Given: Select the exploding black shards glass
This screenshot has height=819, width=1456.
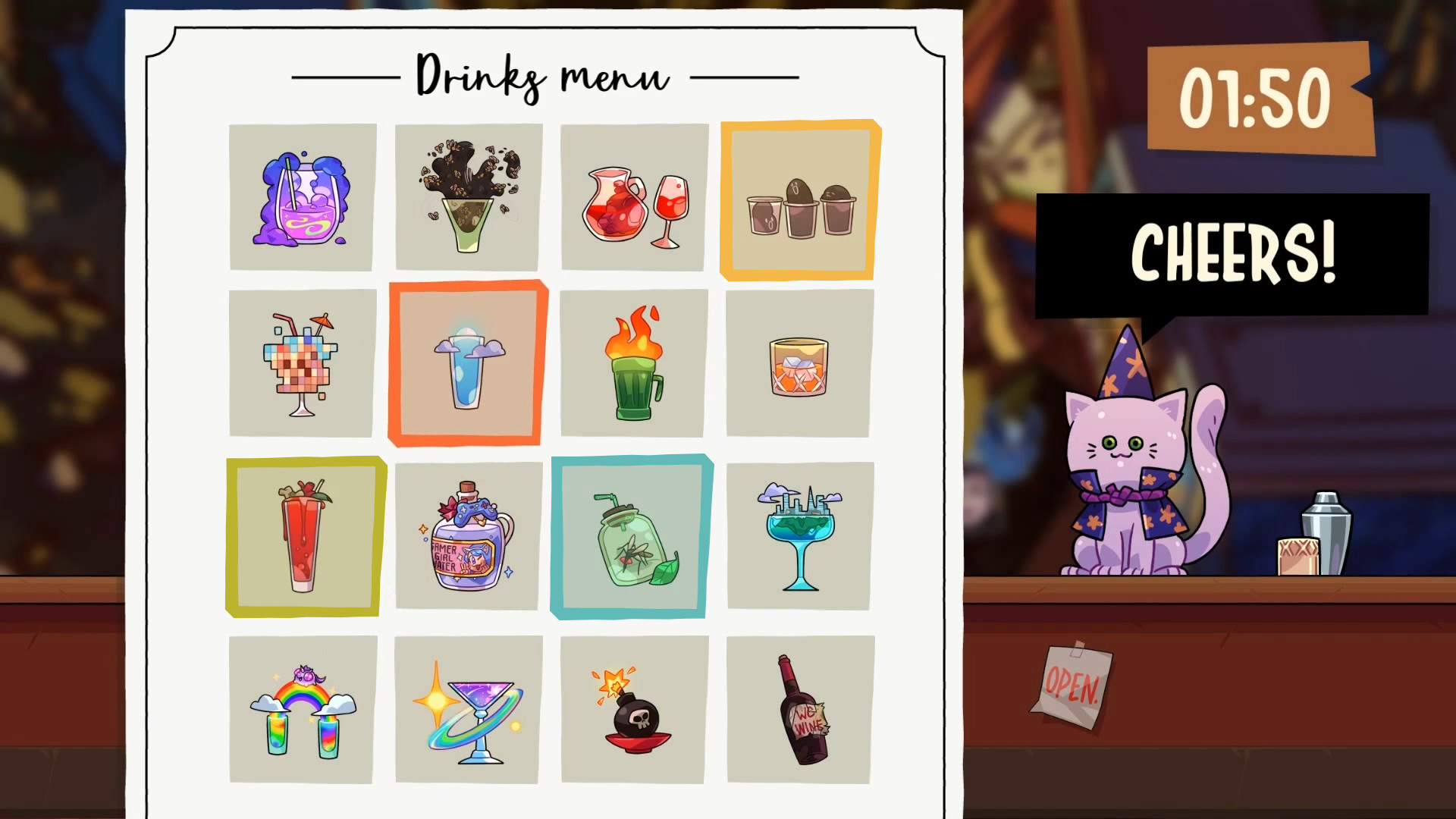Looking at the screenshot, I should coord(468,196).
